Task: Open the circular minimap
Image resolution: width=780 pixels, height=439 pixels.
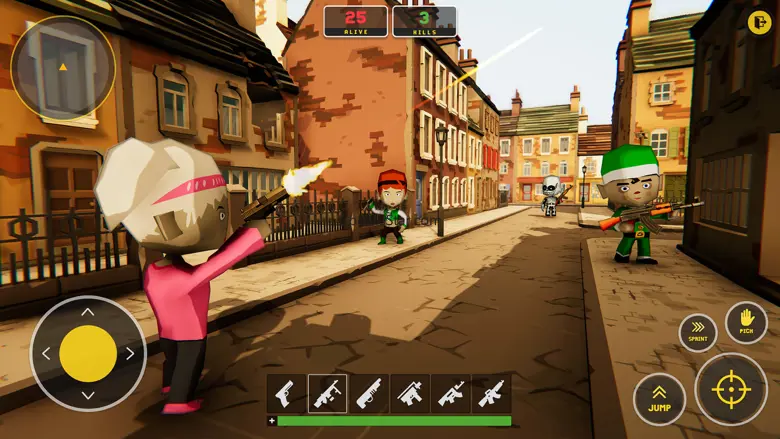Action: coord(63,67)
